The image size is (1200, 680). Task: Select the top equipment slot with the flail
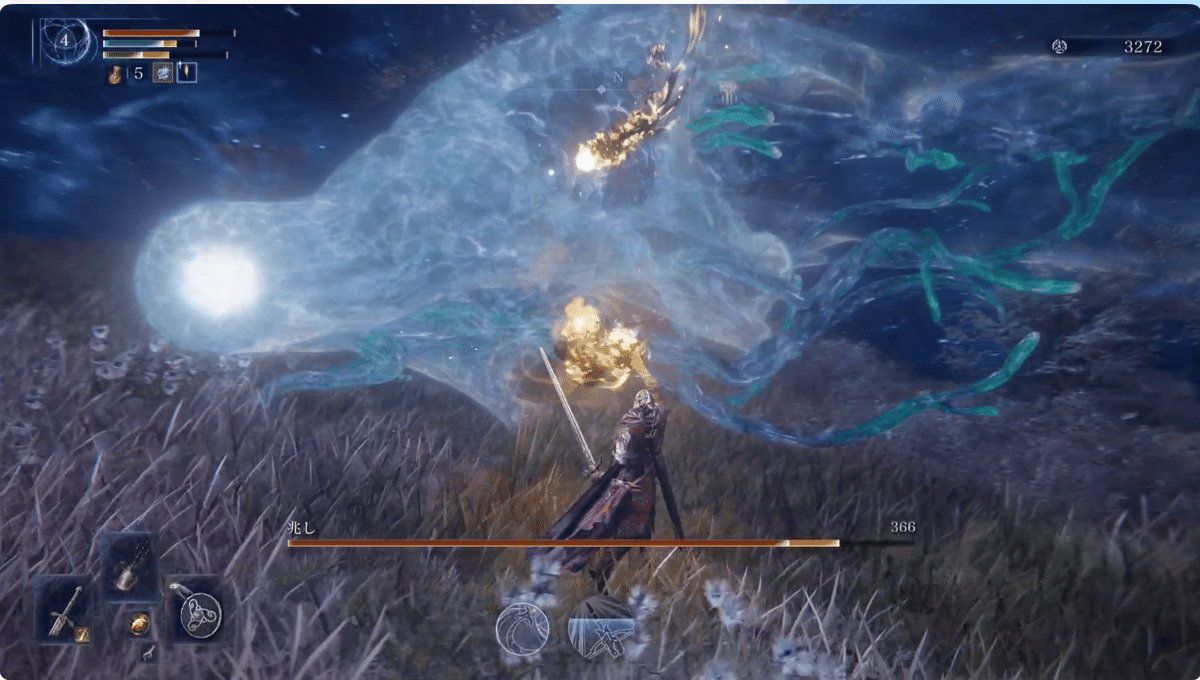tap(128, 566)
